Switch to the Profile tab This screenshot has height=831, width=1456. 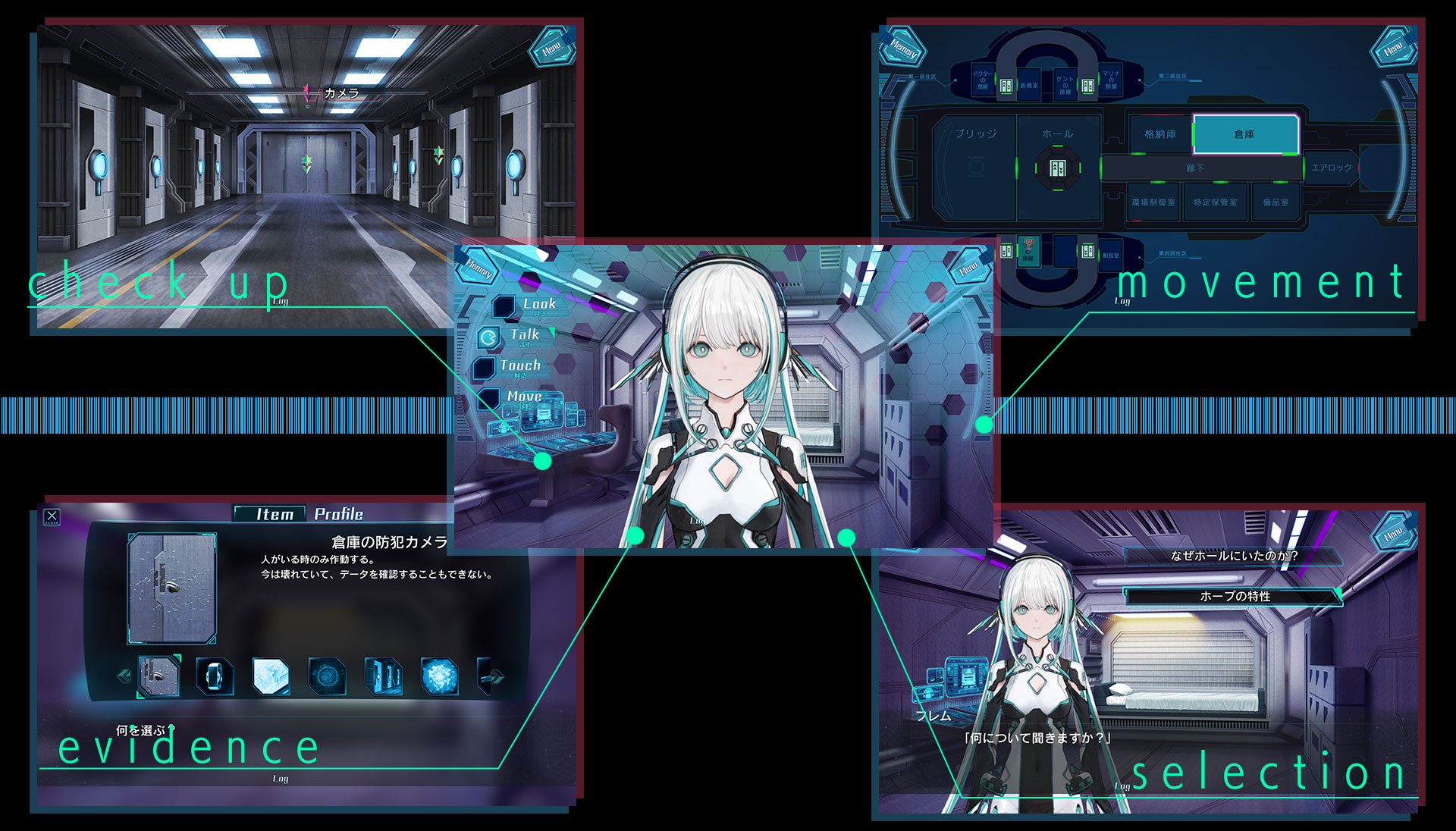coord(338,514)
